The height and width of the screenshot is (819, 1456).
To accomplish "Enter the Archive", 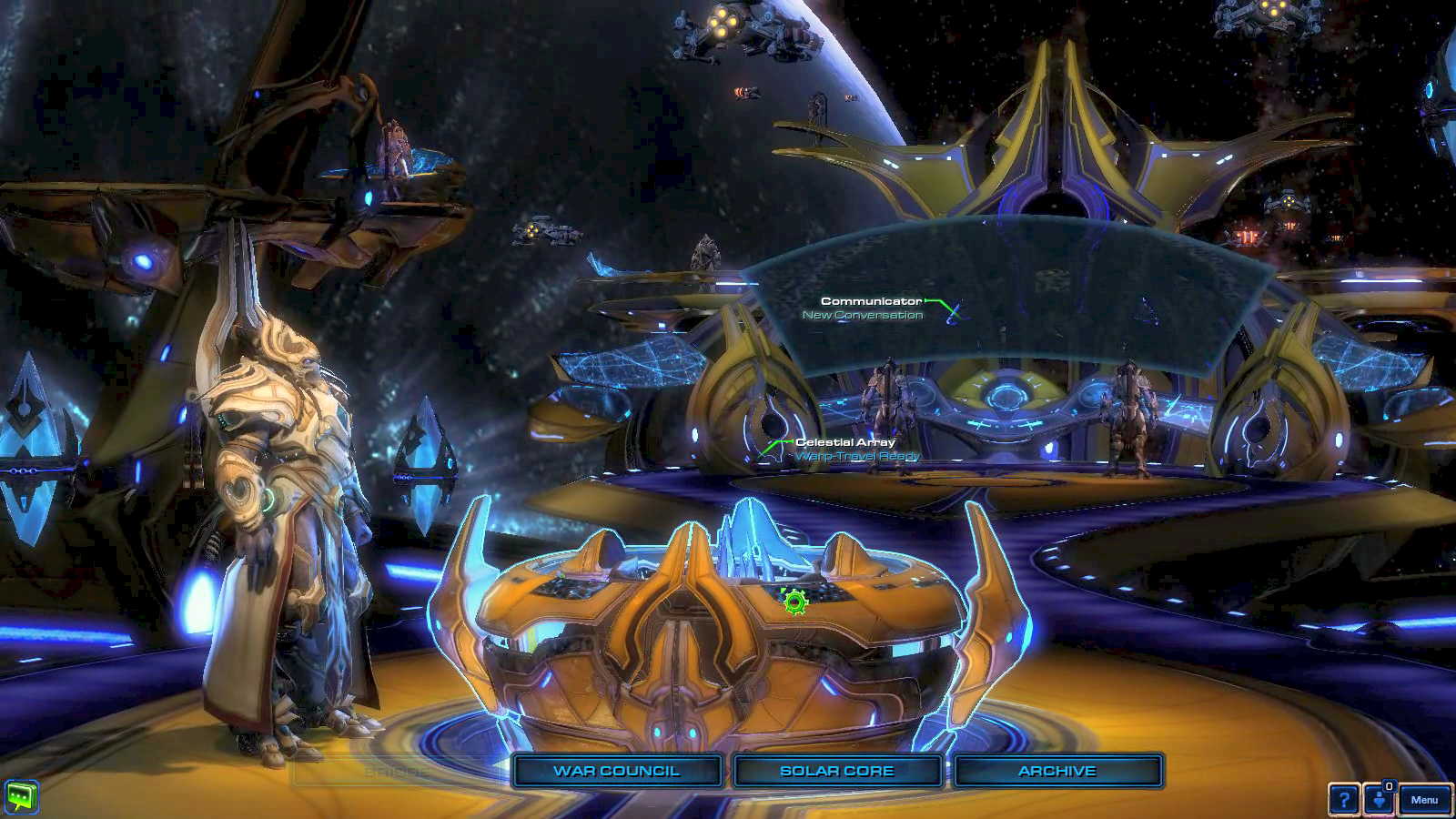I will [1057, 771].
